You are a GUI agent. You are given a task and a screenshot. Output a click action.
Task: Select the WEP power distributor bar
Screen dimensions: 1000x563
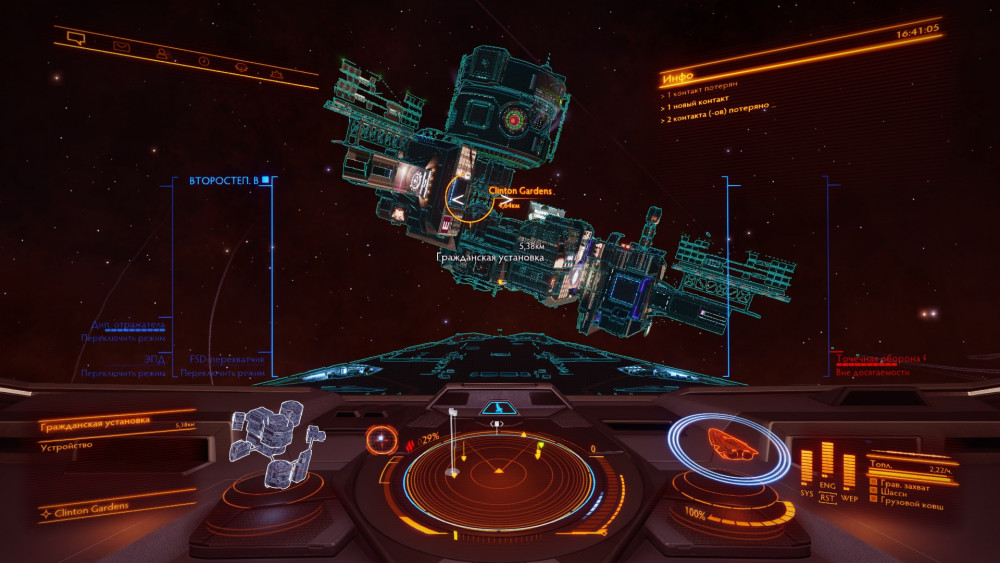(x=849, y=471)
